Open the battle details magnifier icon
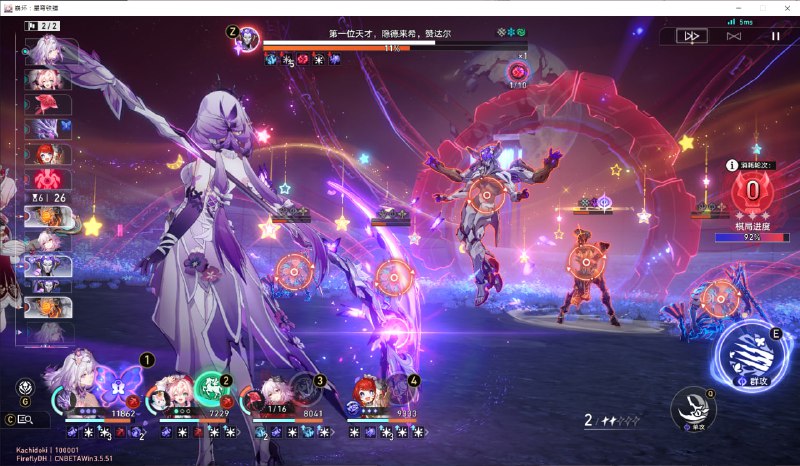 (x=26, y=420)
